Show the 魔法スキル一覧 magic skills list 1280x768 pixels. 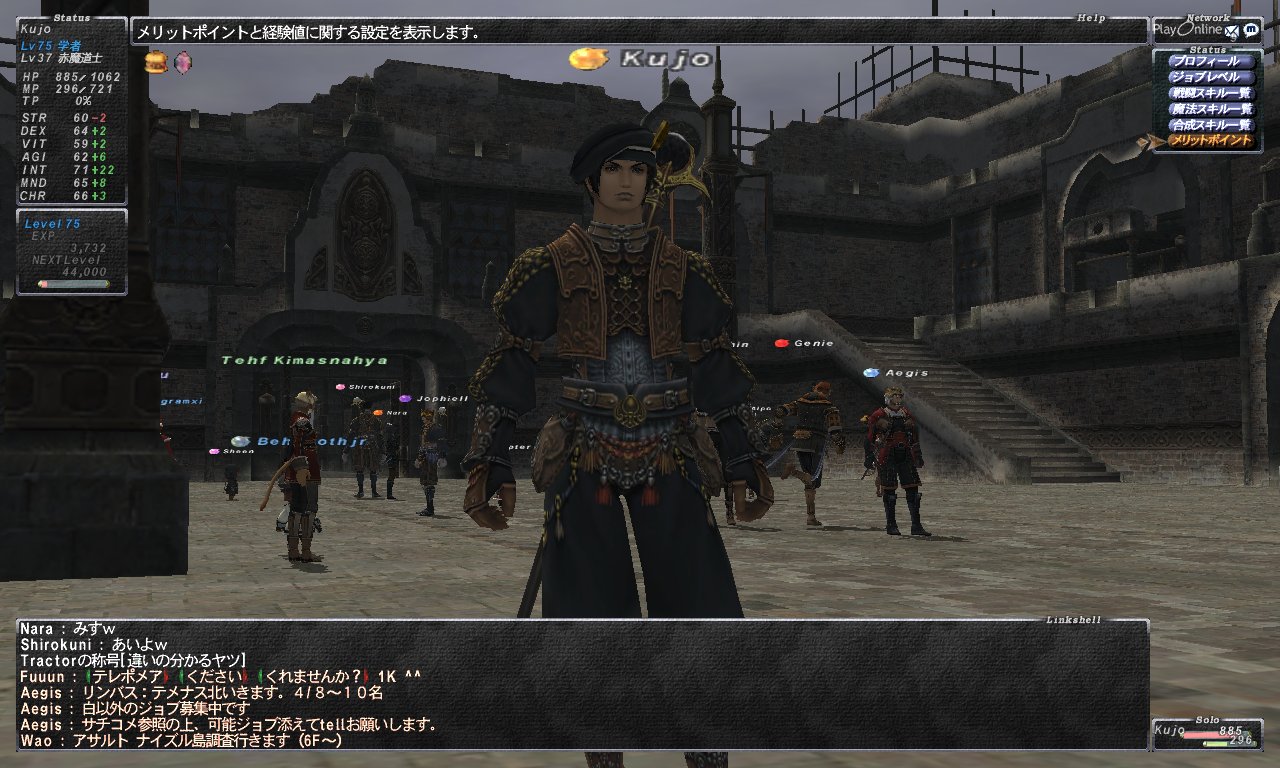pyautogui.click(x=1210, y=109)
